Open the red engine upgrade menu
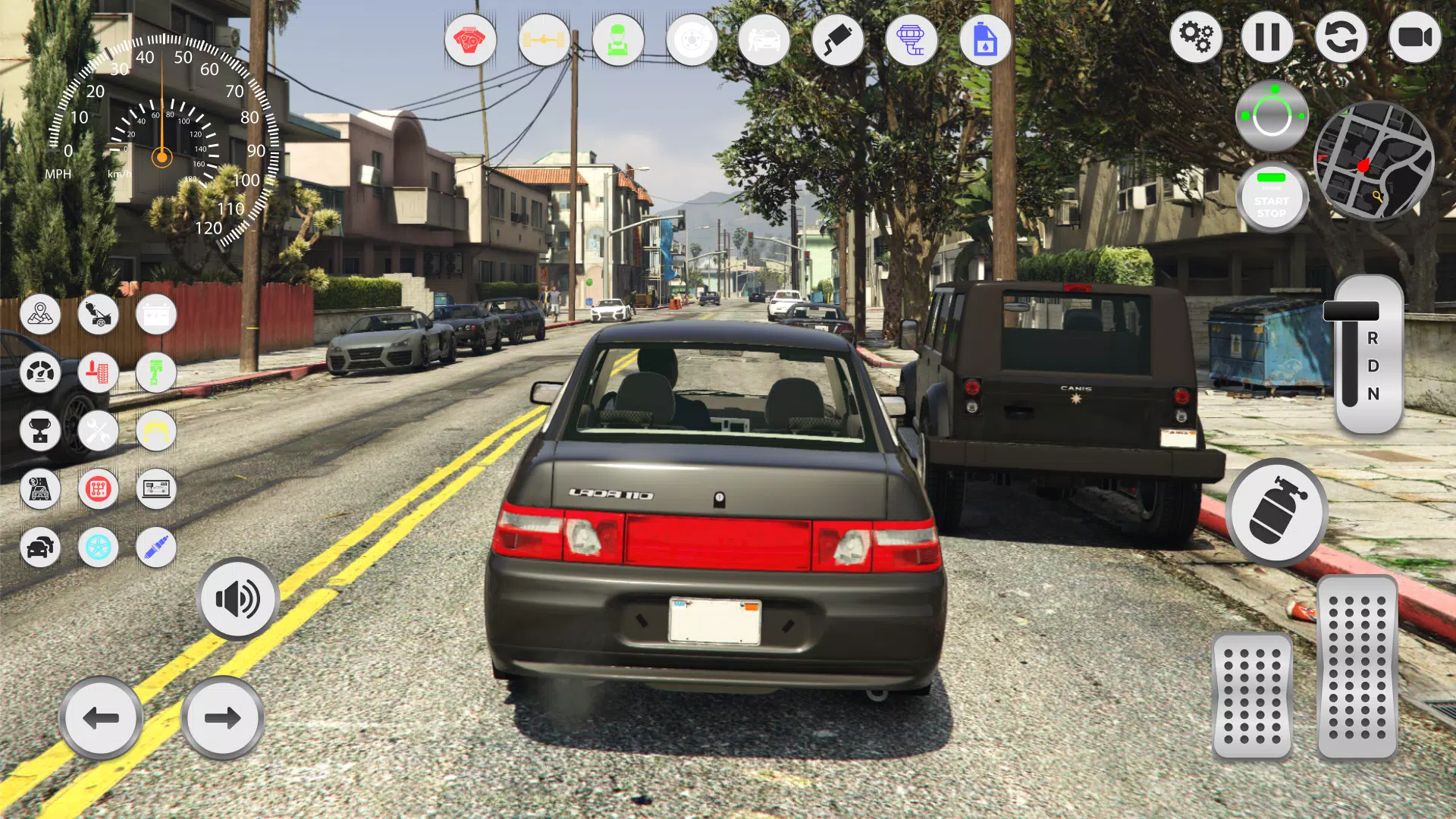Image resolution: width=1456 pixels, height=819 pixels. [x=471, y=41]
